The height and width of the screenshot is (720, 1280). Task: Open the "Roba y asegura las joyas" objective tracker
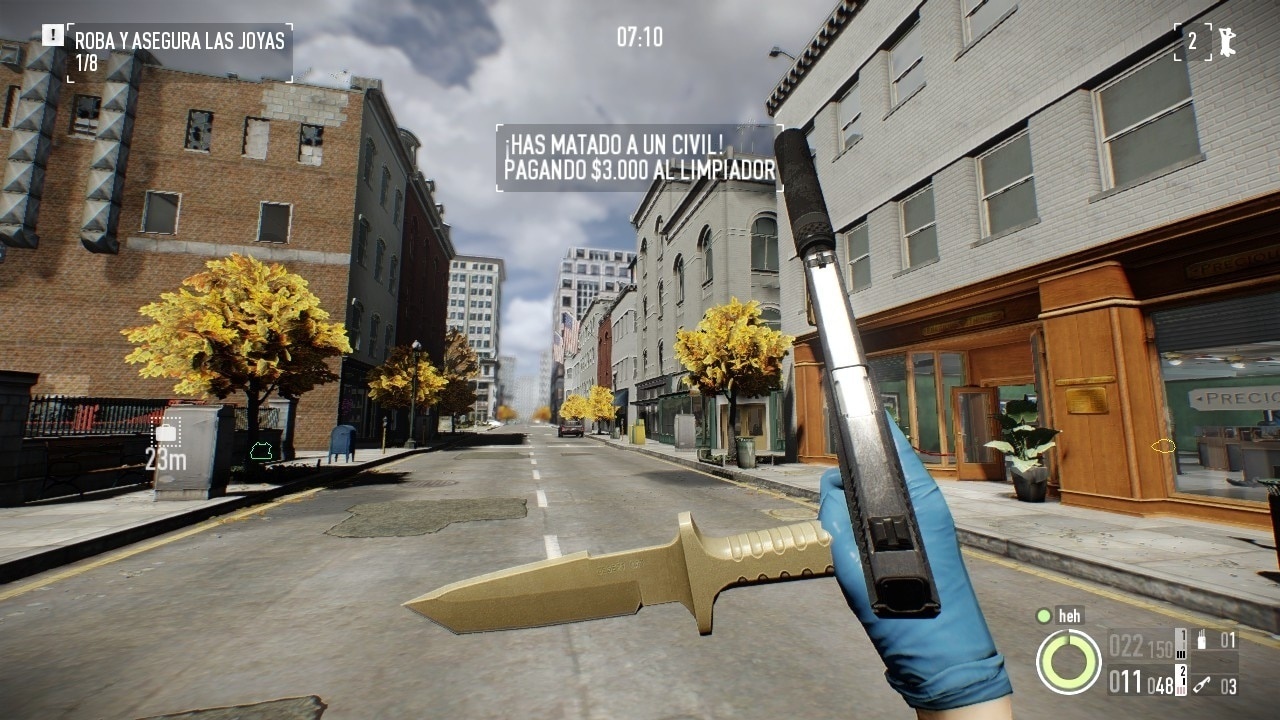(x=180, y=52)
